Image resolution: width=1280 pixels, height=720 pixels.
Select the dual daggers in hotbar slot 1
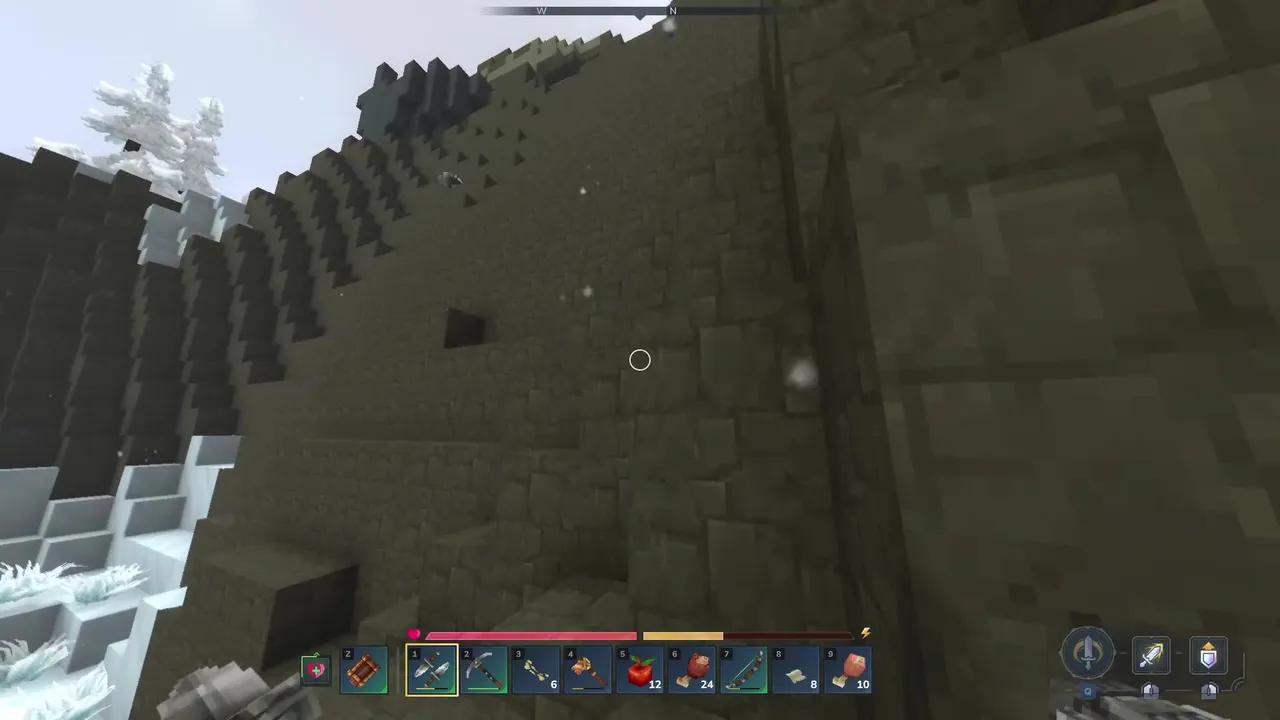tap(431, 668)
